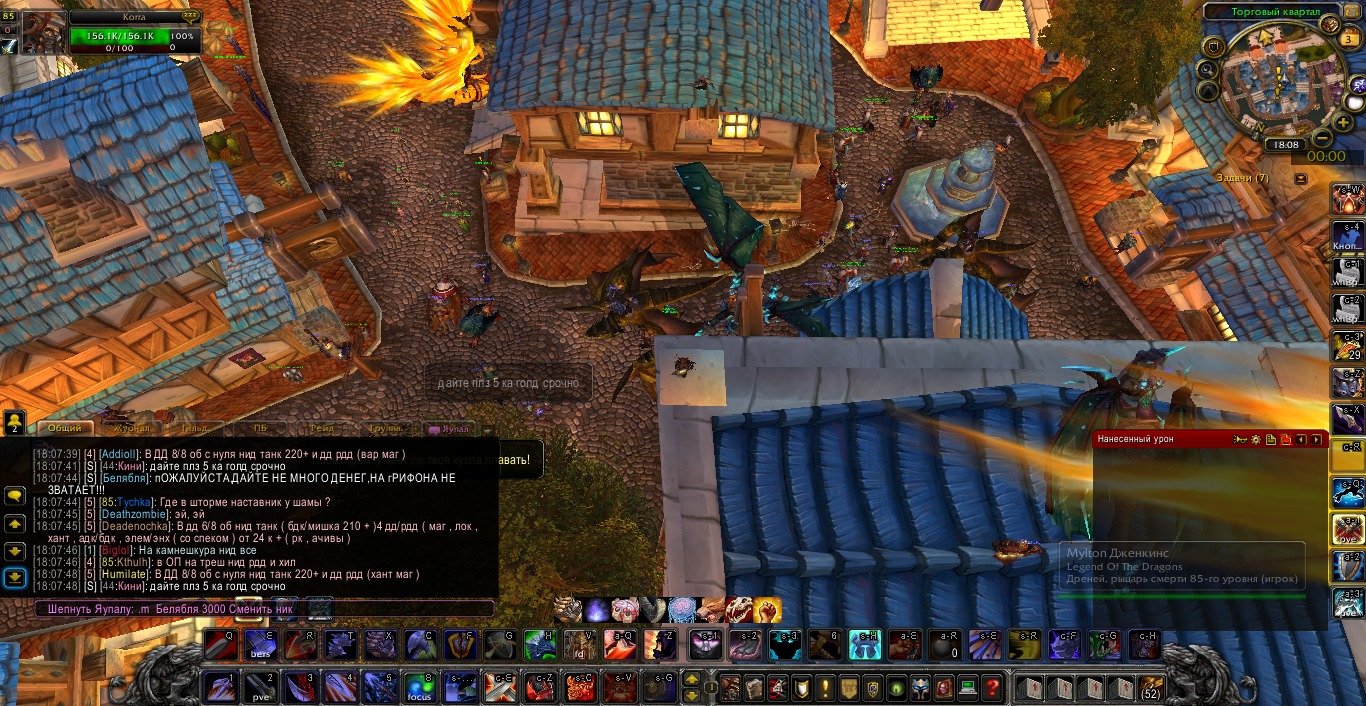Activate the action button labeled focus
Image resolution: width=1366 pixels, height=706 pixels.
(419, 688)
